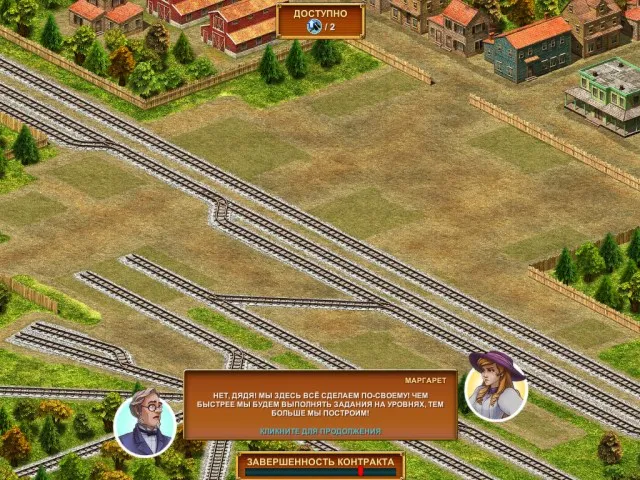Select Margaret's portrait with purple hat
Screen dimensions: 640x480
click(x=496, y=386)
